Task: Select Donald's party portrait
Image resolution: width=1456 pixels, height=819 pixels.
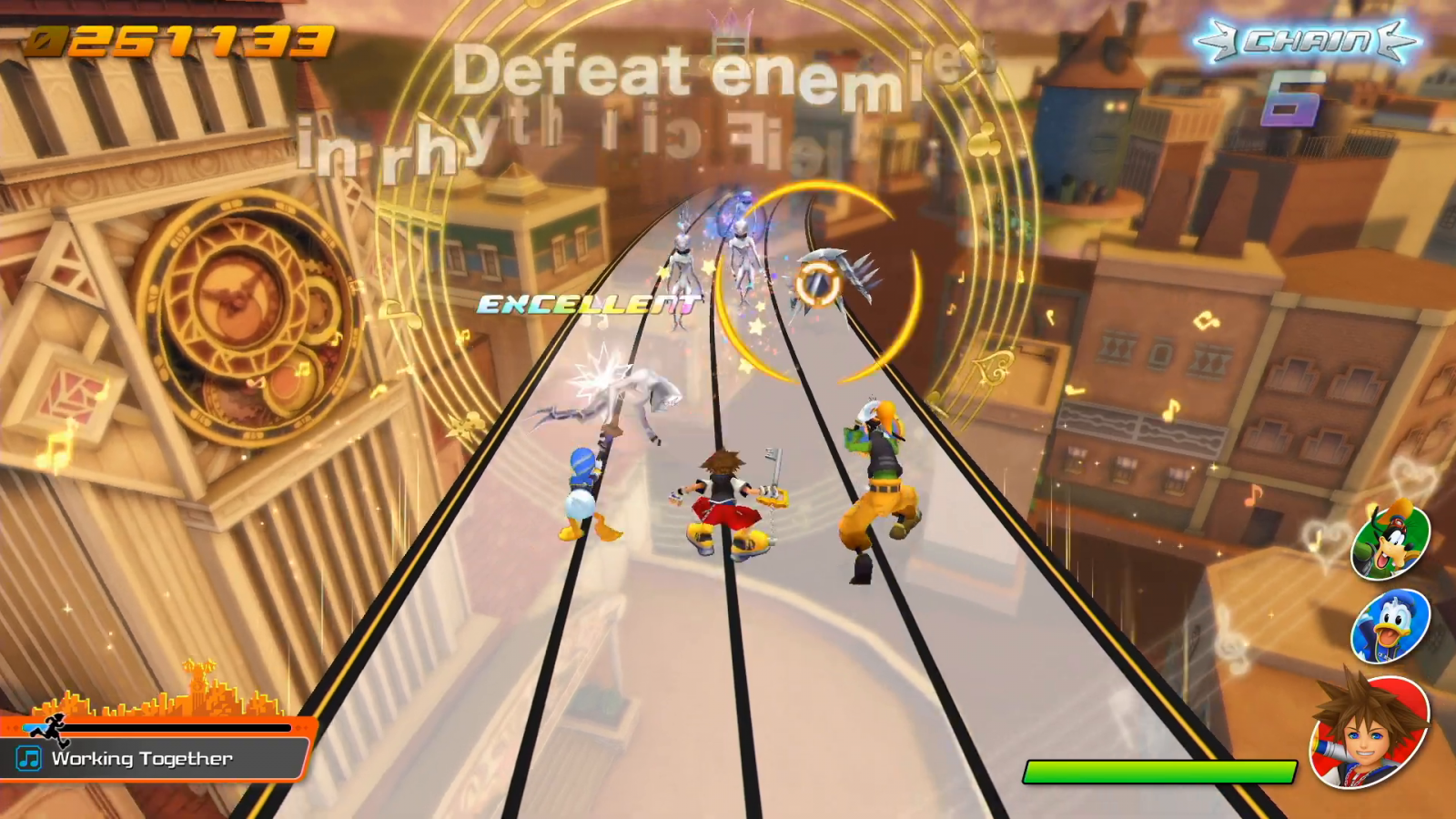Action: 1390,626
